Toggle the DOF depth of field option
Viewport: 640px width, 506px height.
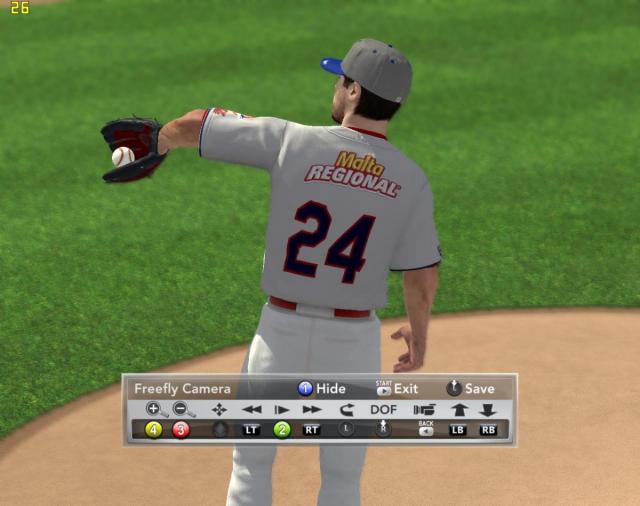383,409
